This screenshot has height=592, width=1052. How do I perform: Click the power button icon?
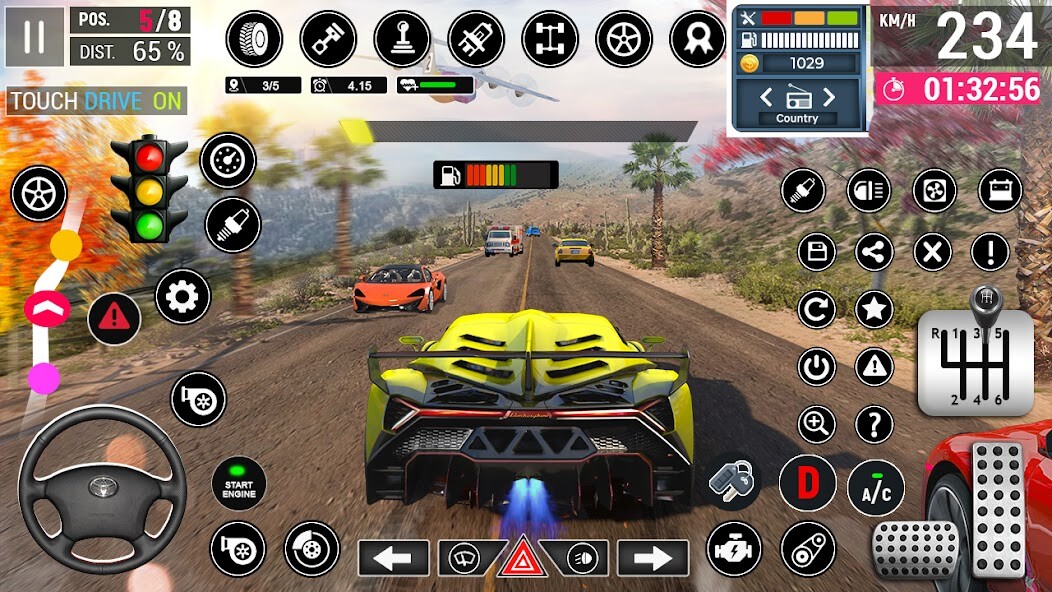[816, 367]
